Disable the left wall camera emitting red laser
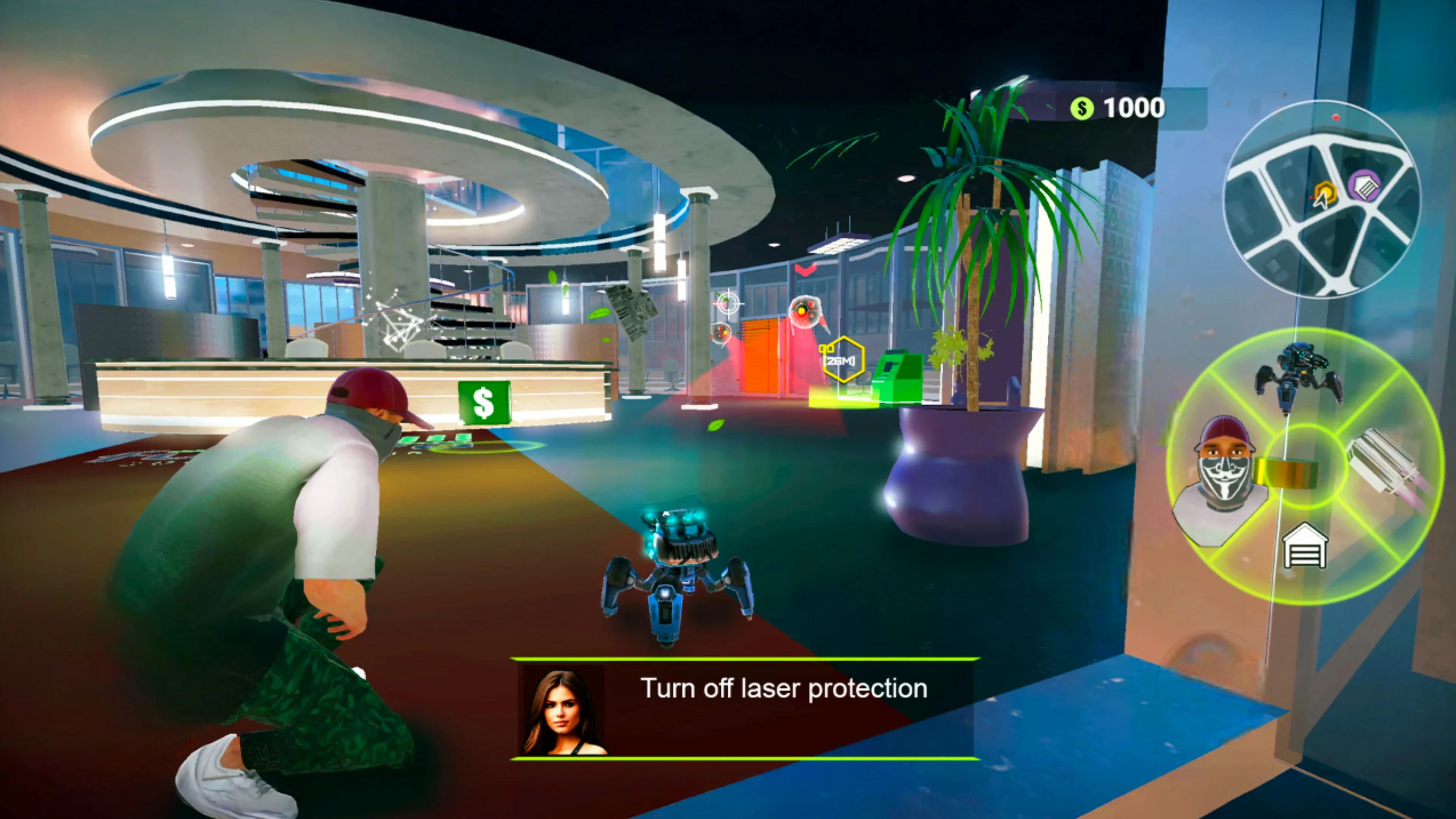Screen dimensions: 1456x819 (x=722, y=334)
